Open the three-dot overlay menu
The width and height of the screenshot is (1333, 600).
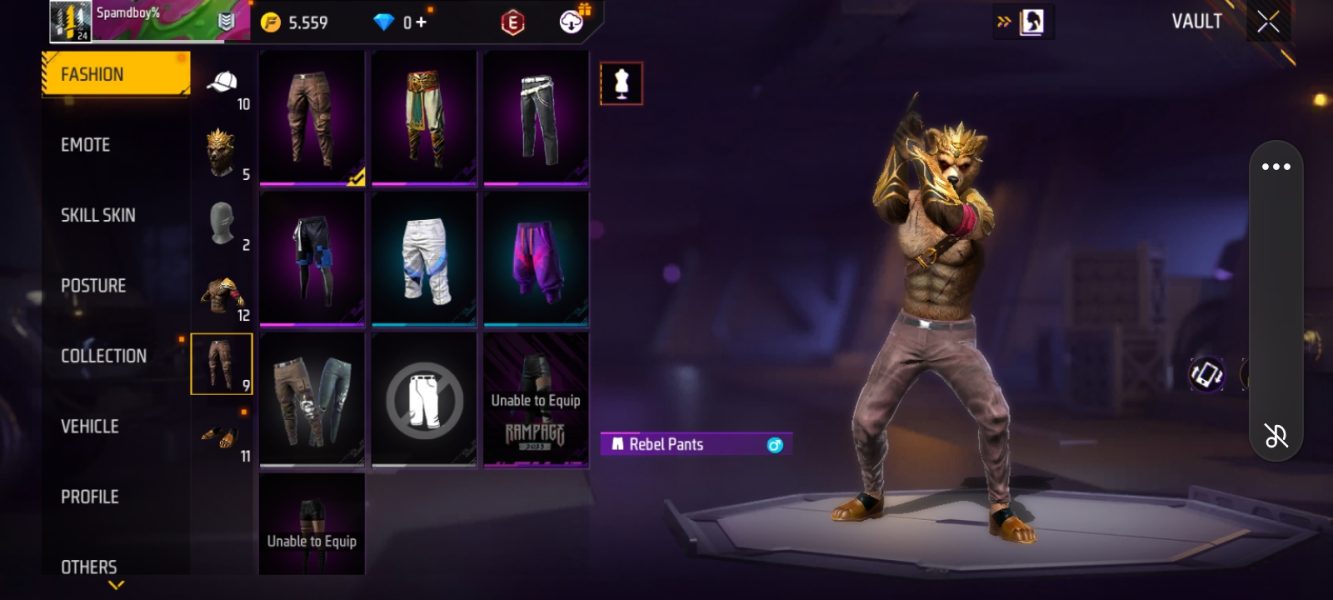tap(1276, 167)
